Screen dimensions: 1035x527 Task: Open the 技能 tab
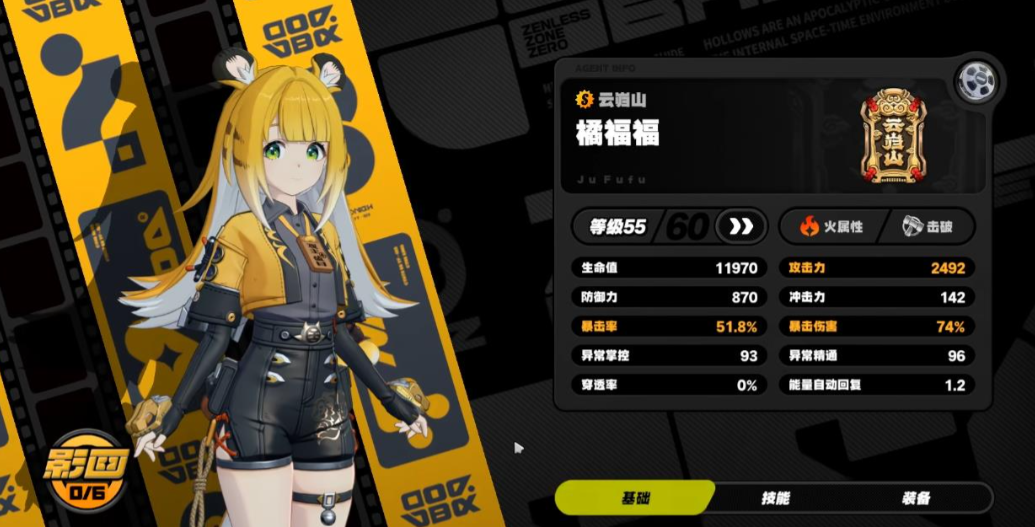click(x=775, y=497)
